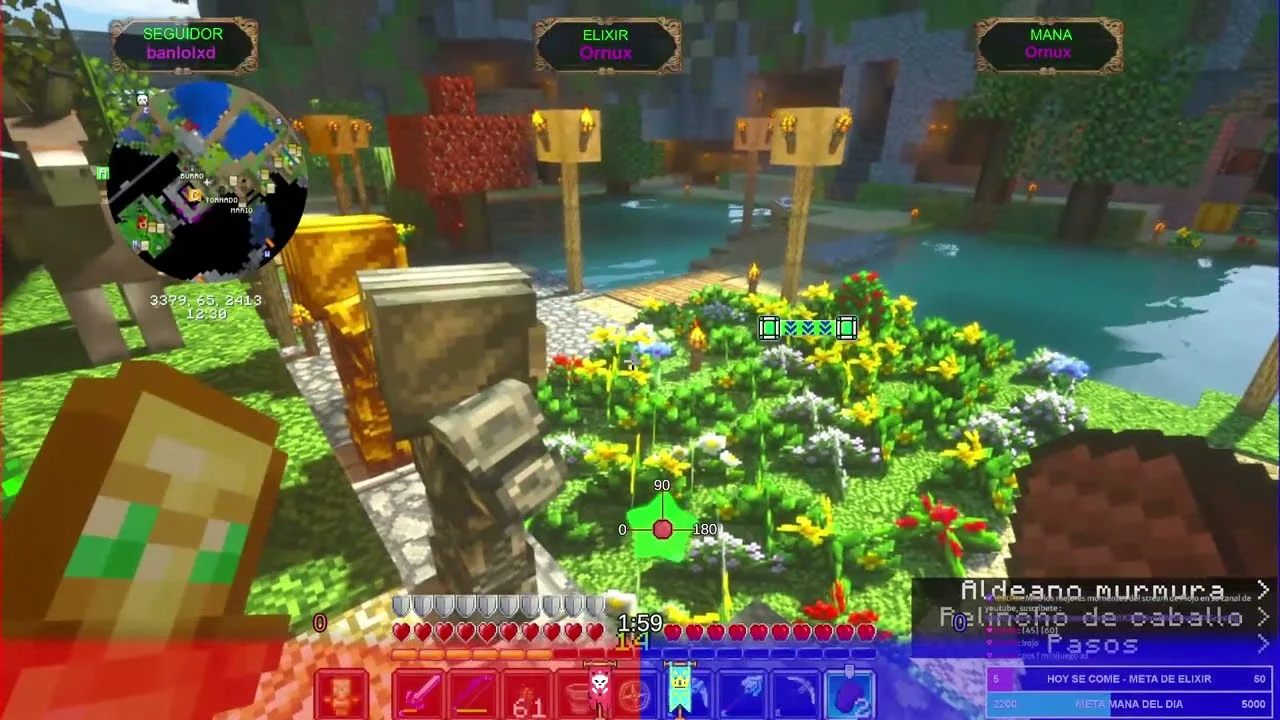Select the off-hand totem slot

click(x=341, y=695)
